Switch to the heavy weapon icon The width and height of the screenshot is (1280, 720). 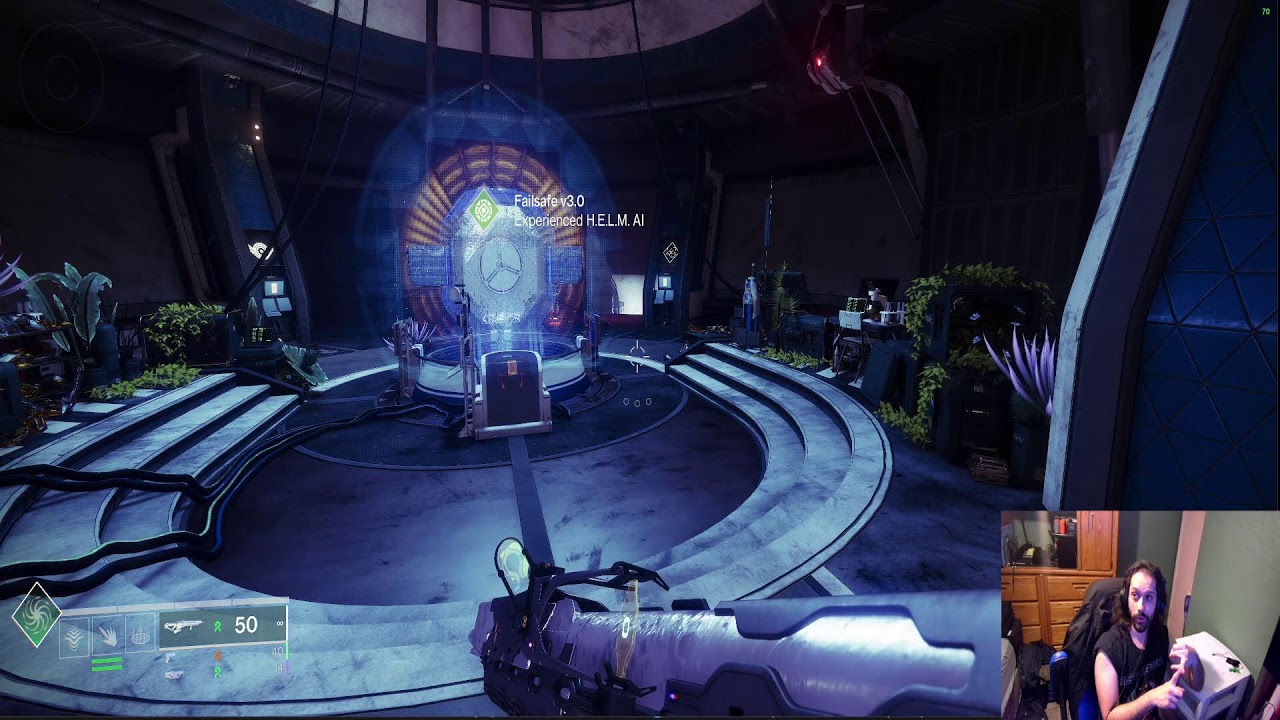[173, 675]
